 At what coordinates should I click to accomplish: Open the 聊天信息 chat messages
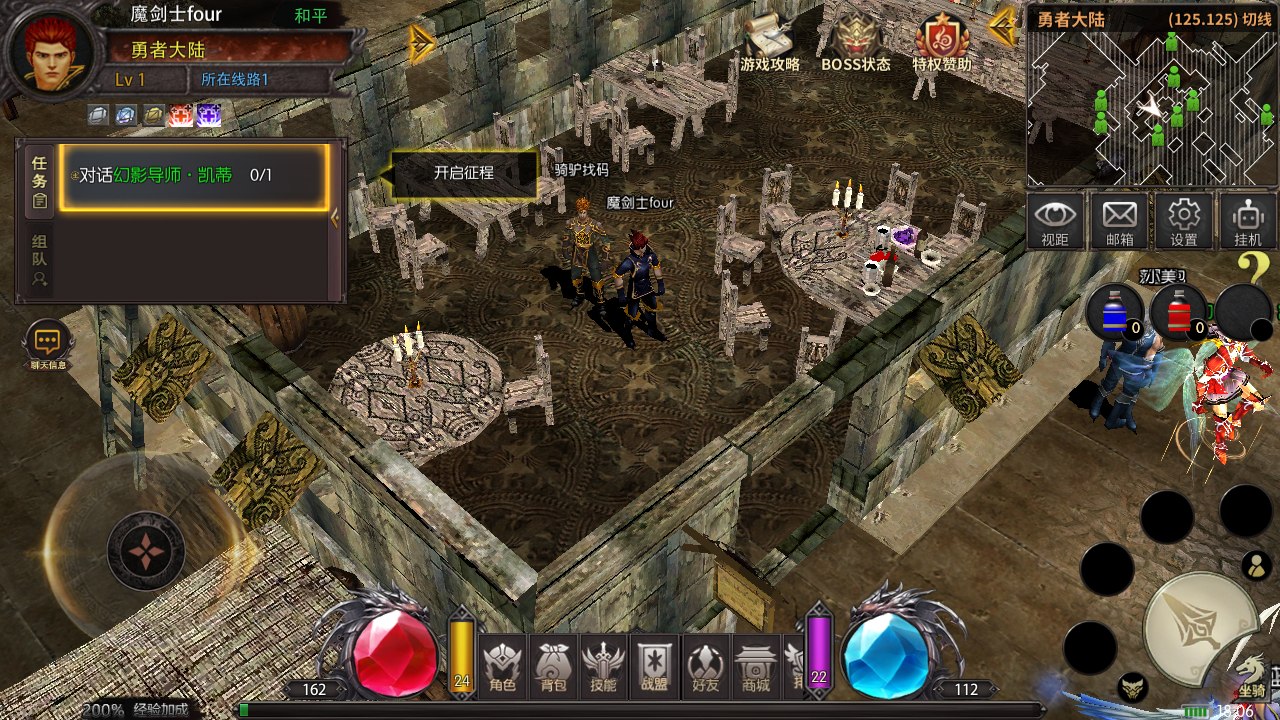(48, 345)
